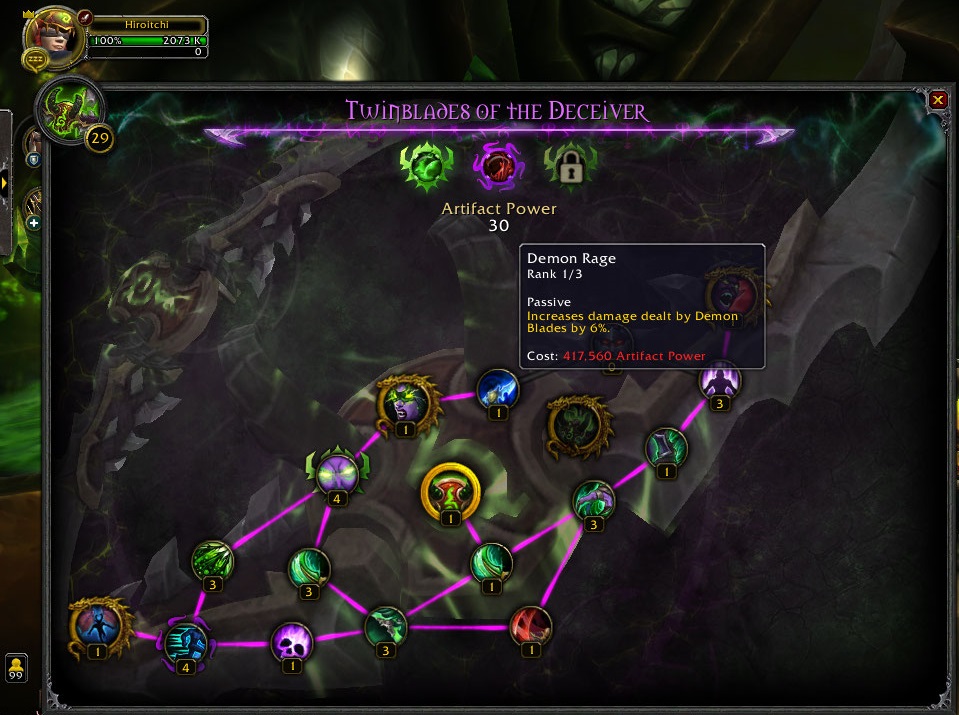Pick the green spikes trait

coord(212,560)
